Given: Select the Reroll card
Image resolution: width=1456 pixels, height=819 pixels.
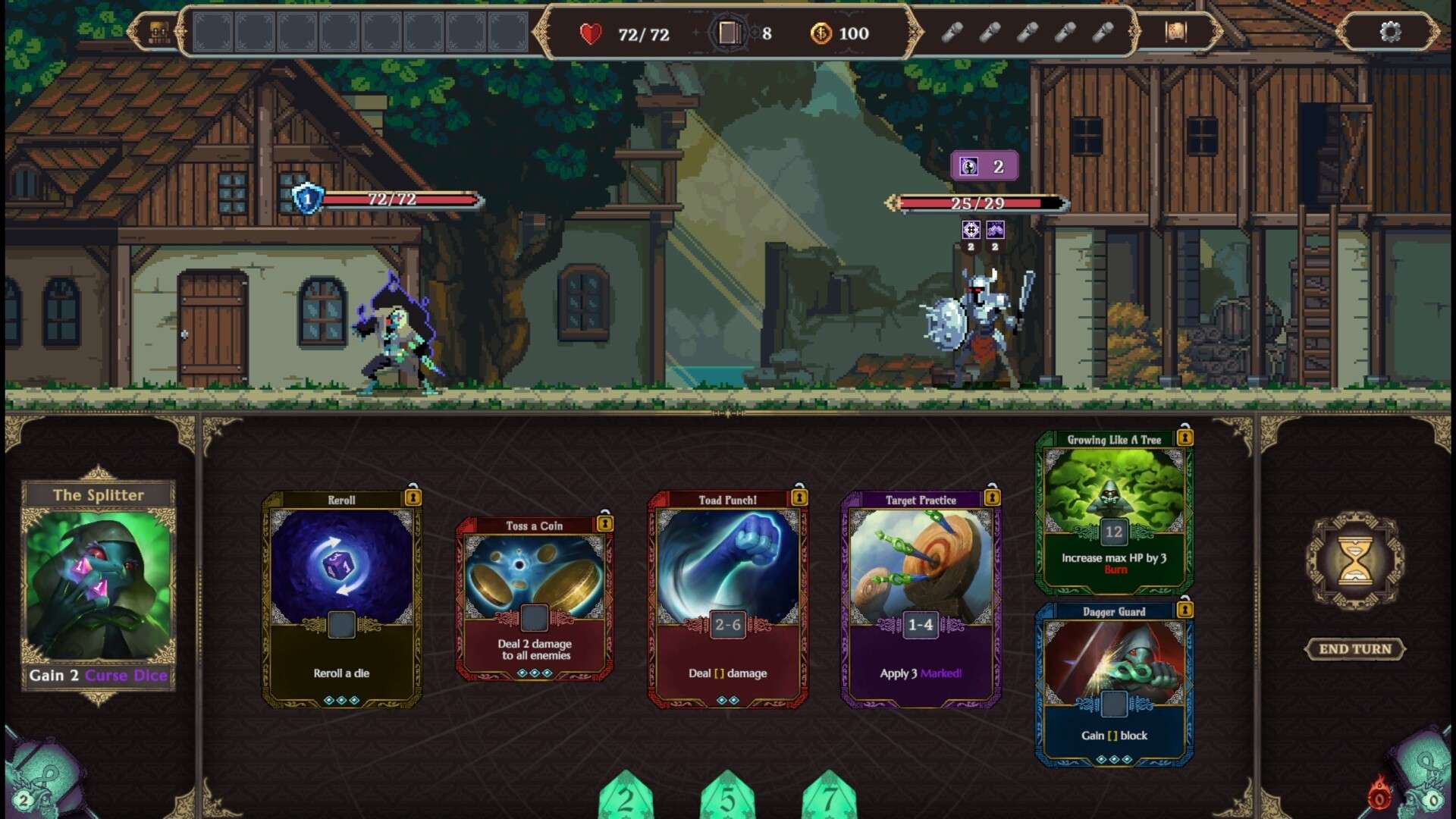Looking at the screenshot, I should point(341,599).
